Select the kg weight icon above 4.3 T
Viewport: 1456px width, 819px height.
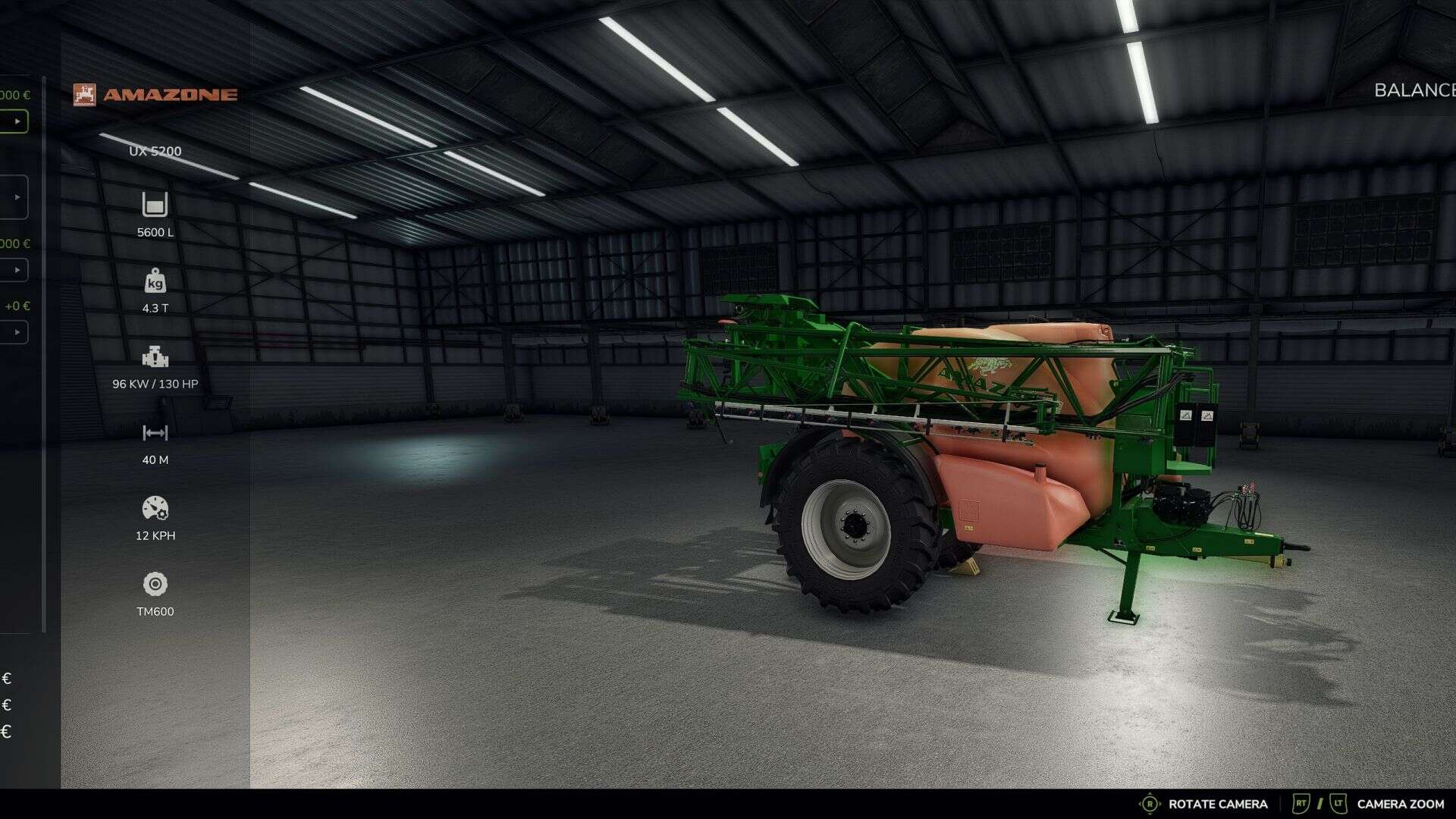tap(155, 279)
